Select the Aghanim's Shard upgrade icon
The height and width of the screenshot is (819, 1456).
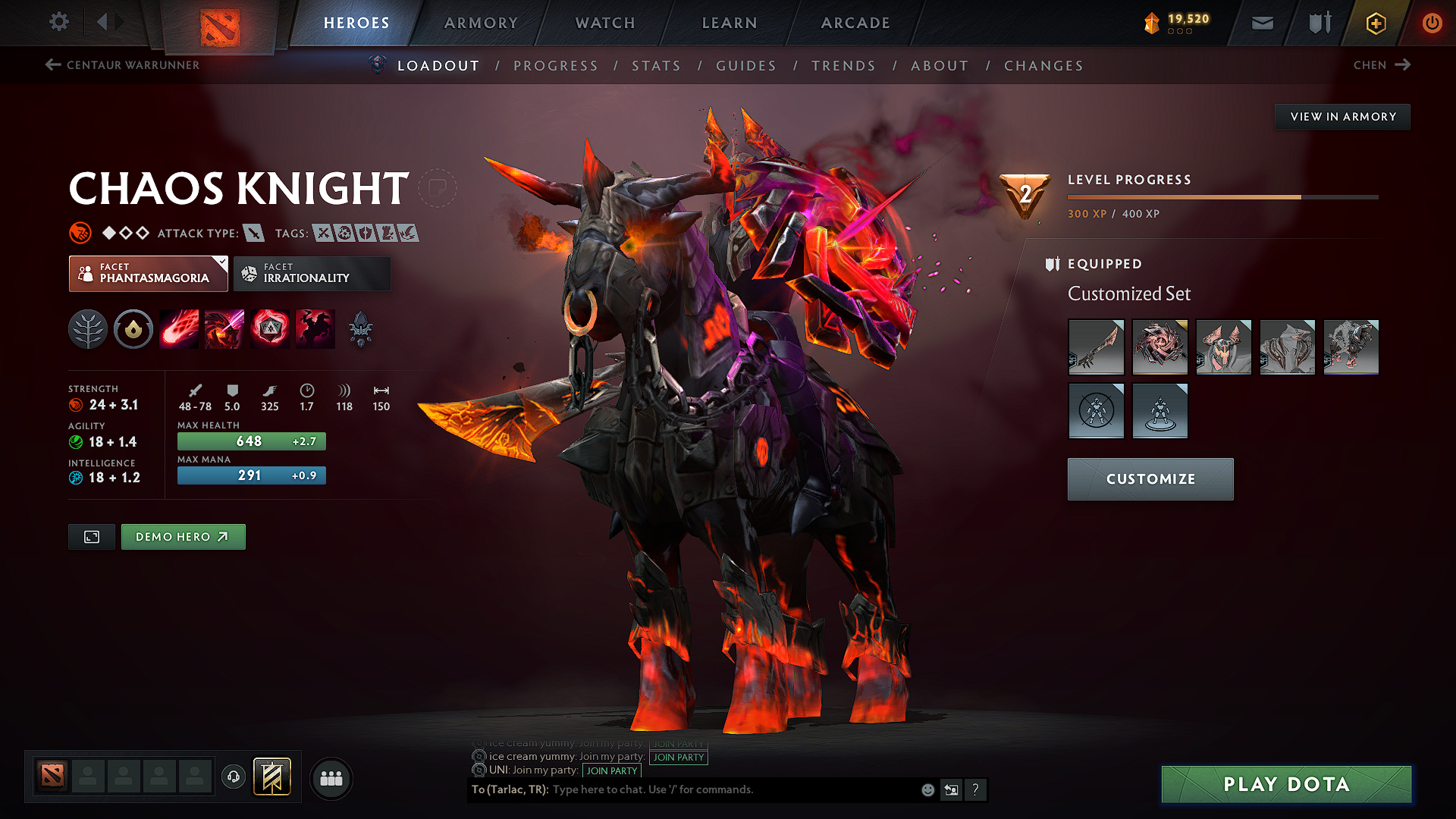coord(362,328)
